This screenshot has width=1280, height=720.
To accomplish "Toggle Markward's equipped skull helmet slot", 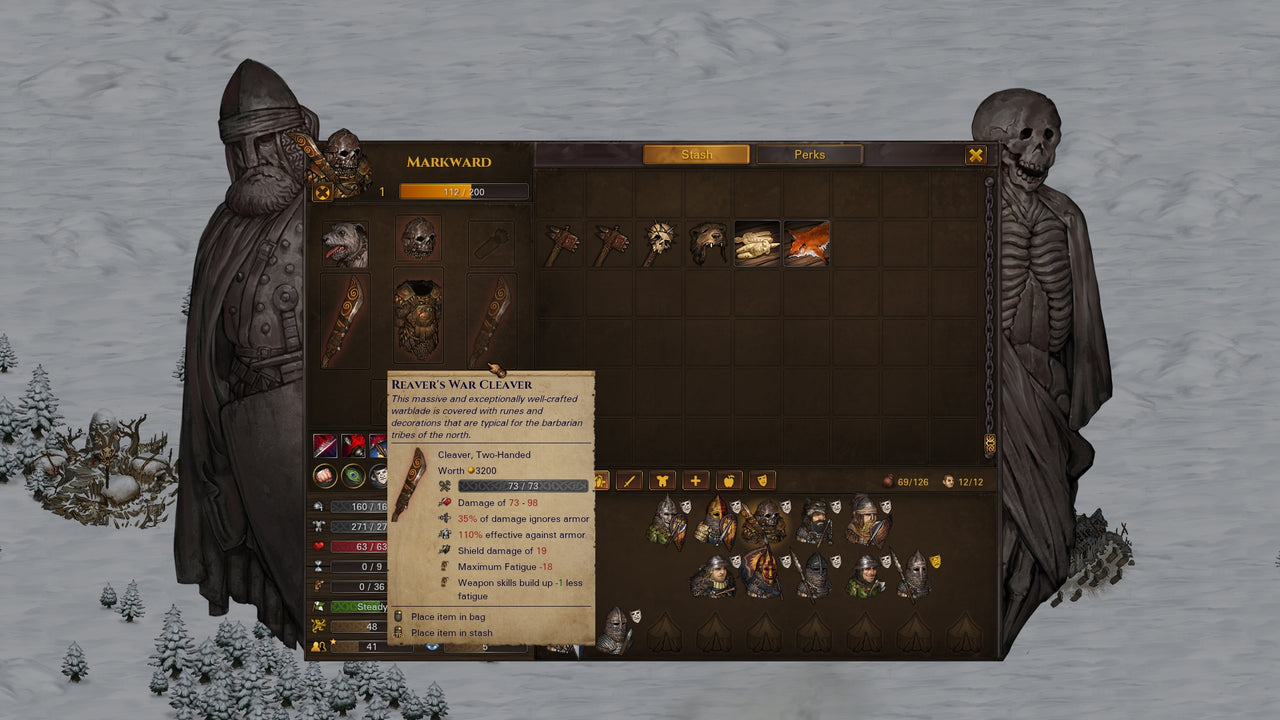I will point(418,238).
